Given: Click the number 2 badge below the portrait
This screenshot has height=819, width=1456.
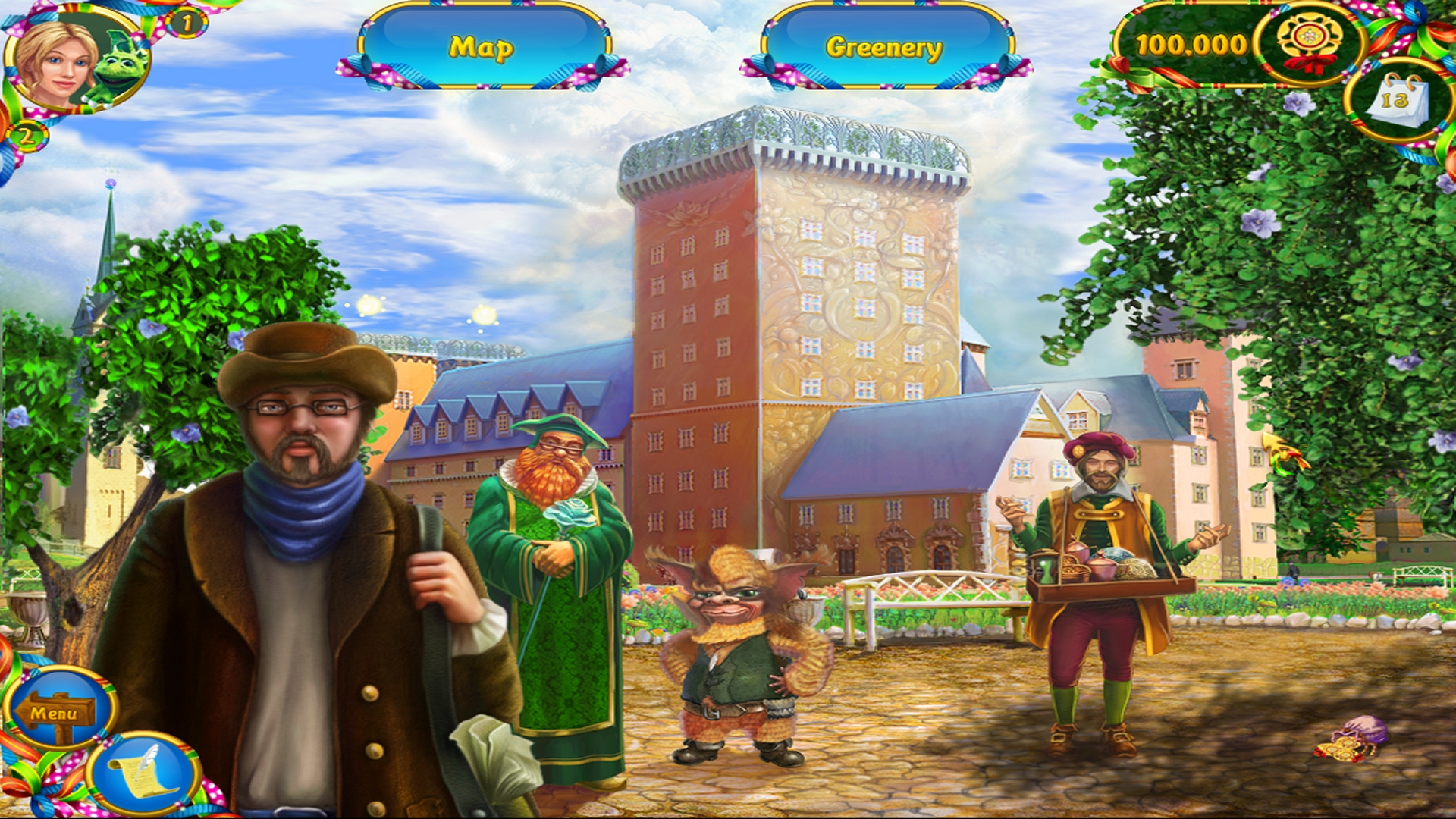Looking at the screenshot, I should click(x=27, y=136).
